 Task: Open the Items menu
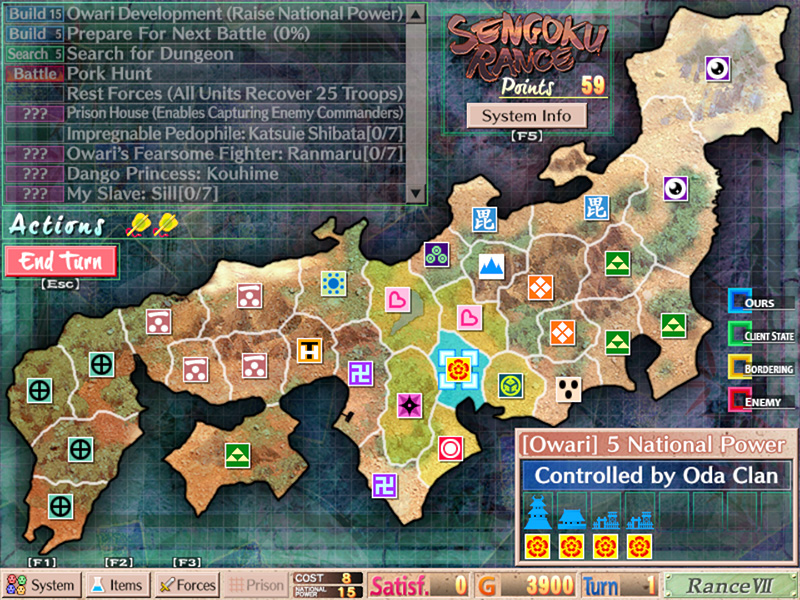pos(116,585)
